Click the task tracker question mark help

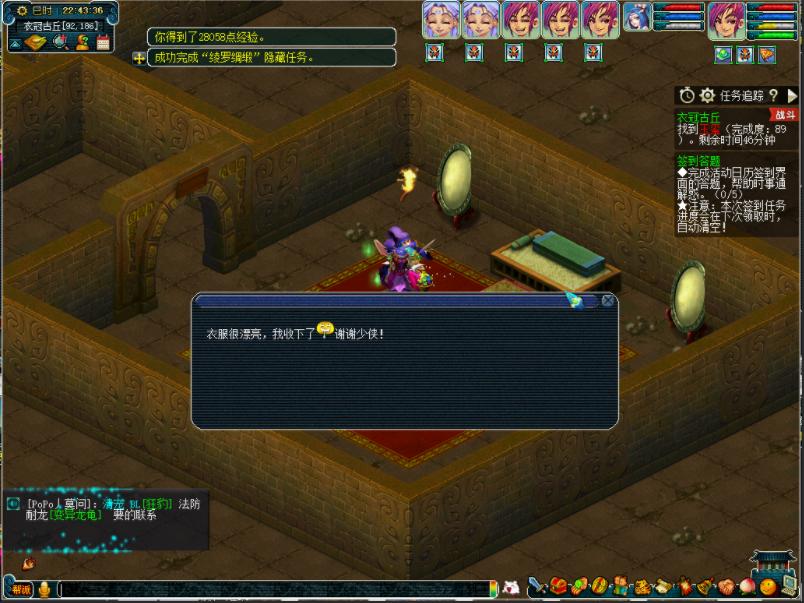pos(773,95)
